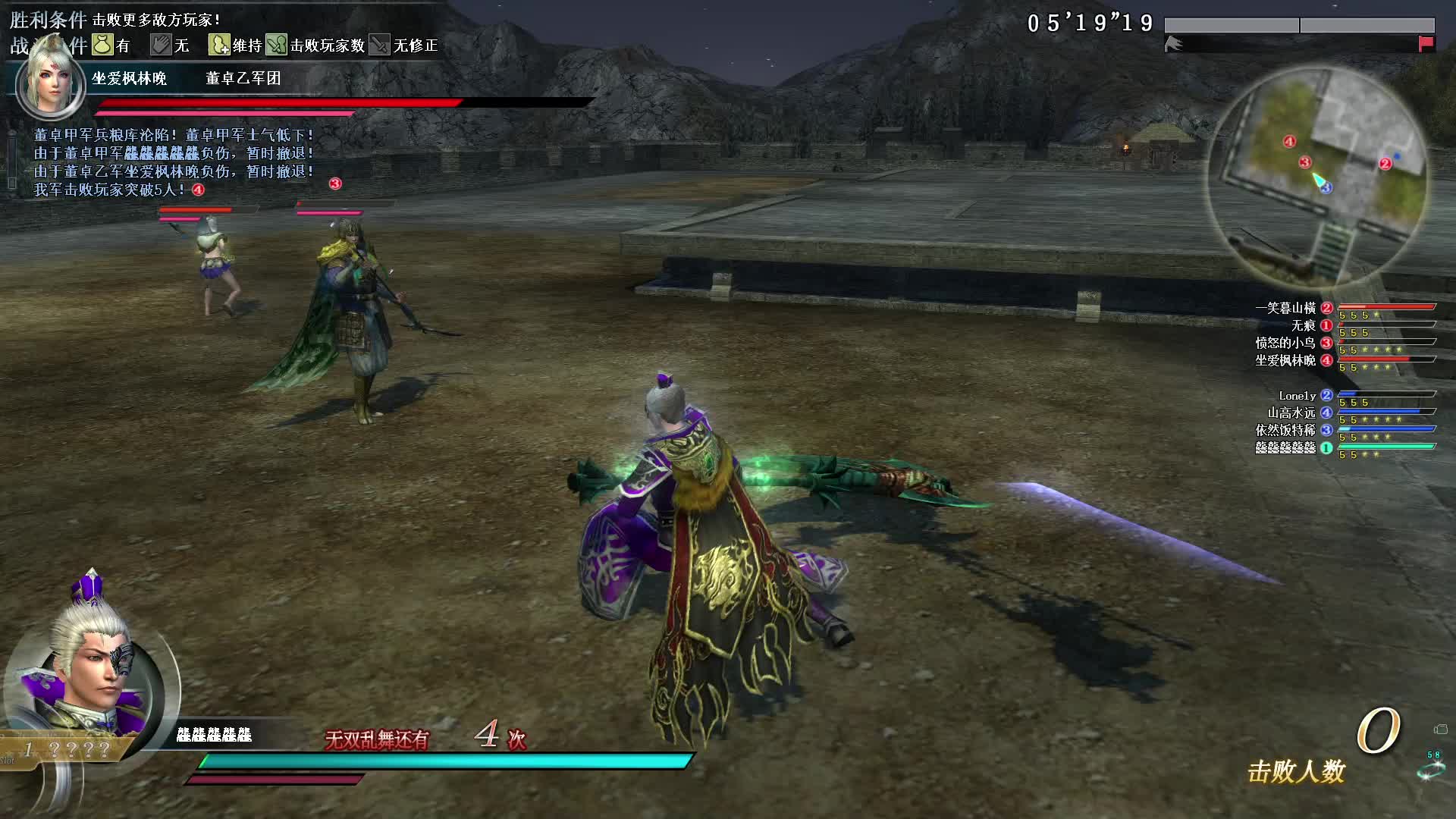Select player 一笑暮山横 in the team list

(x=1285, y=308)
